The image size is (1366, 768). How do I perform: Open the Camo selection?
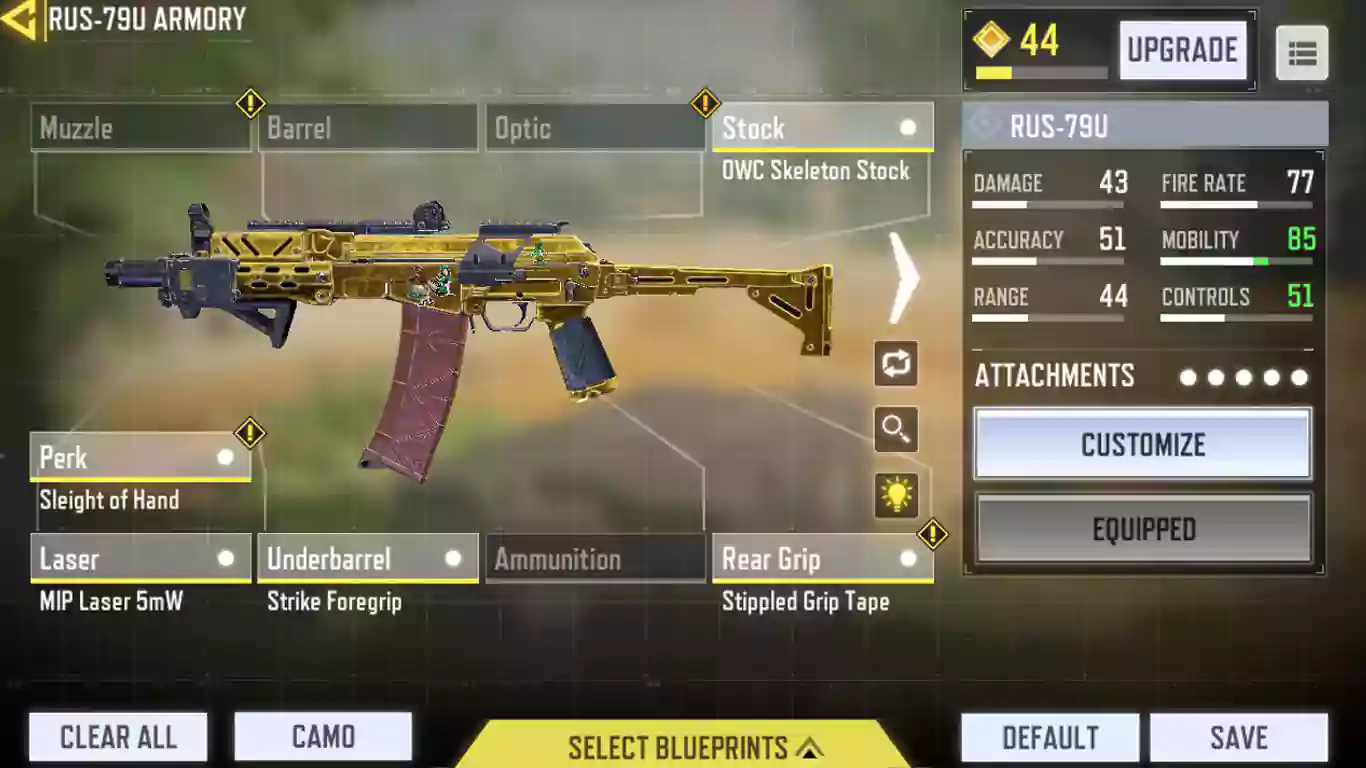click(323, 737)
